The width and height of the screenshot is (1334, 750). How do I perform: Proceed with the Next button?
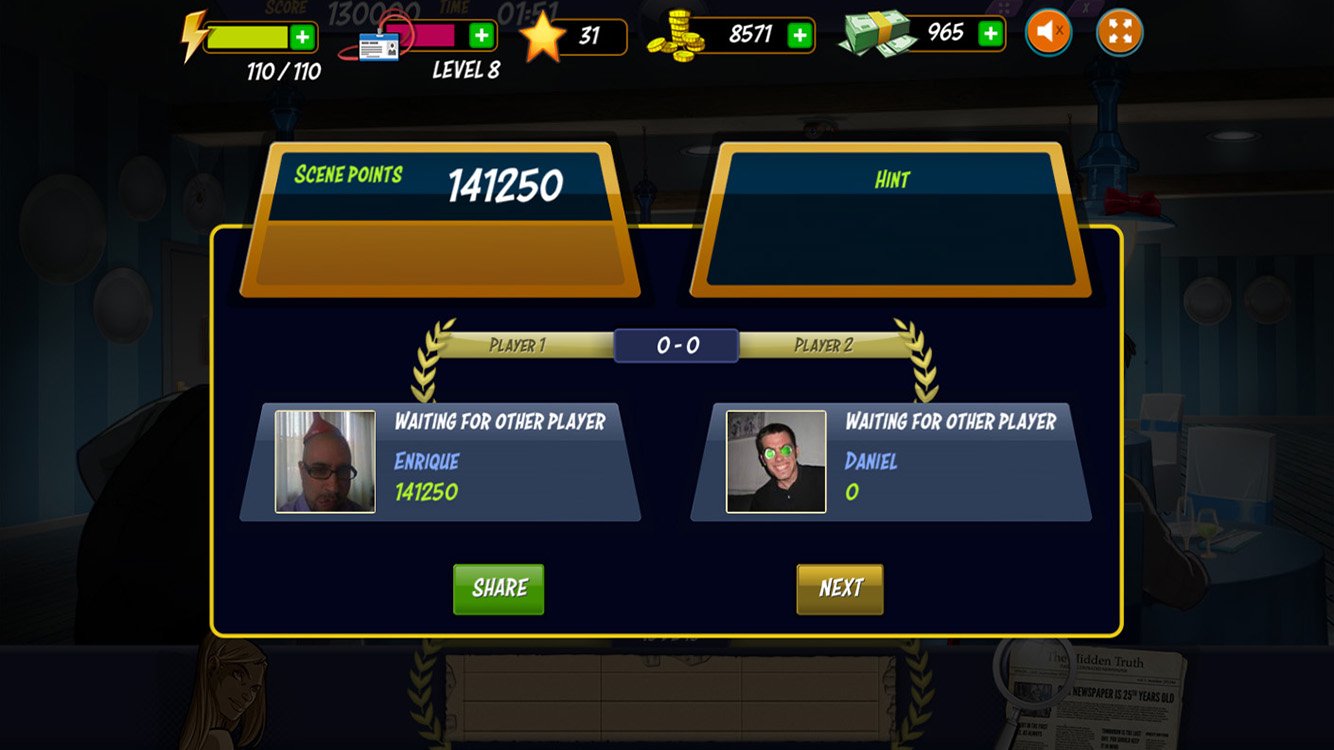[840, 588]
